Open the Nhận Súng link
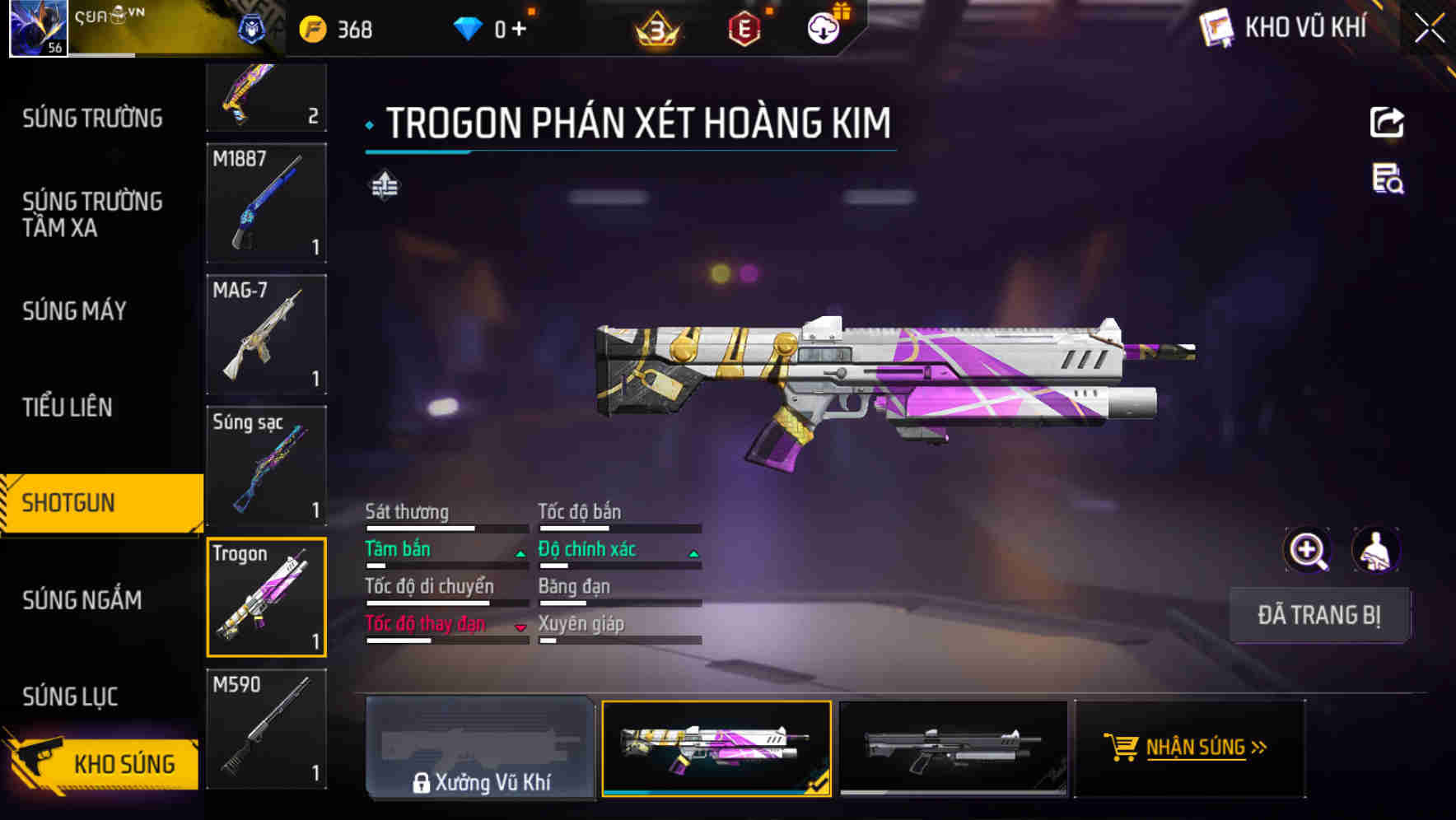 pyautogui.click(x=1190, y=748)
